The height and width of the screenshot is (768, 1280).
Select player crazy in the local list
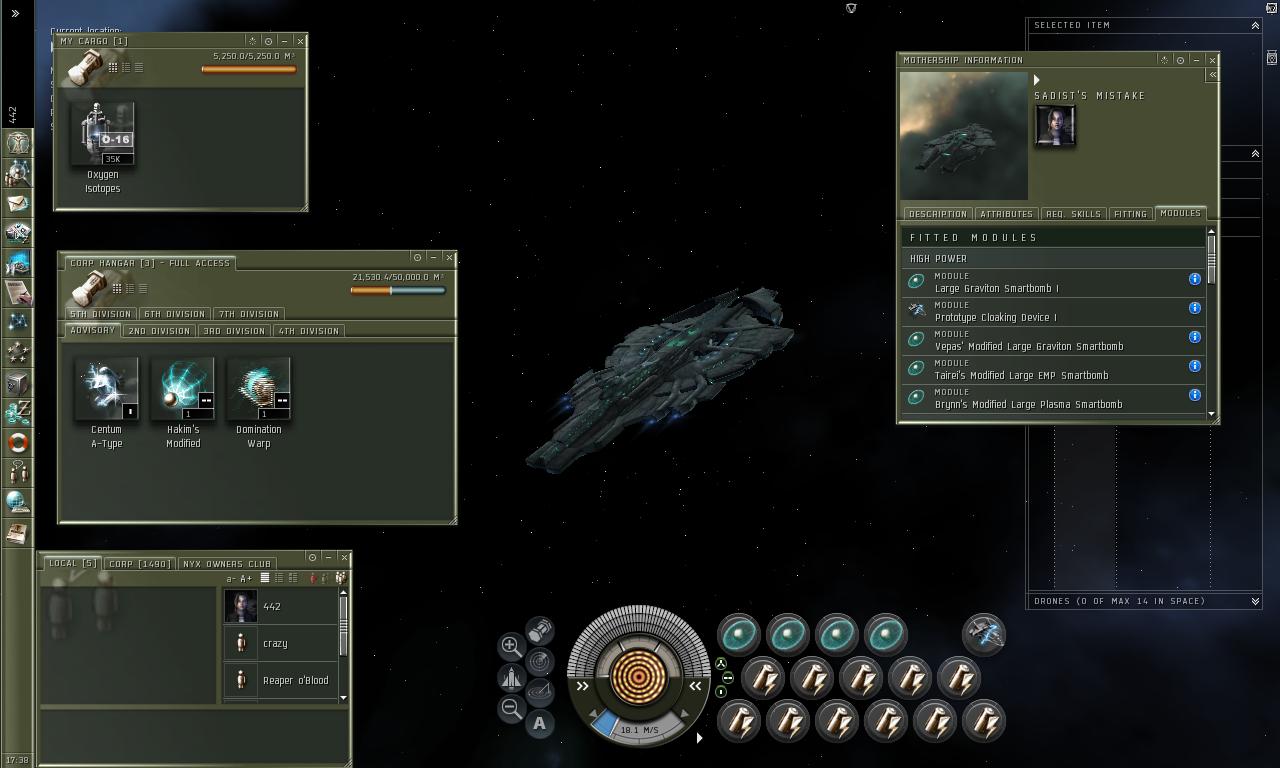pos(275,644)
